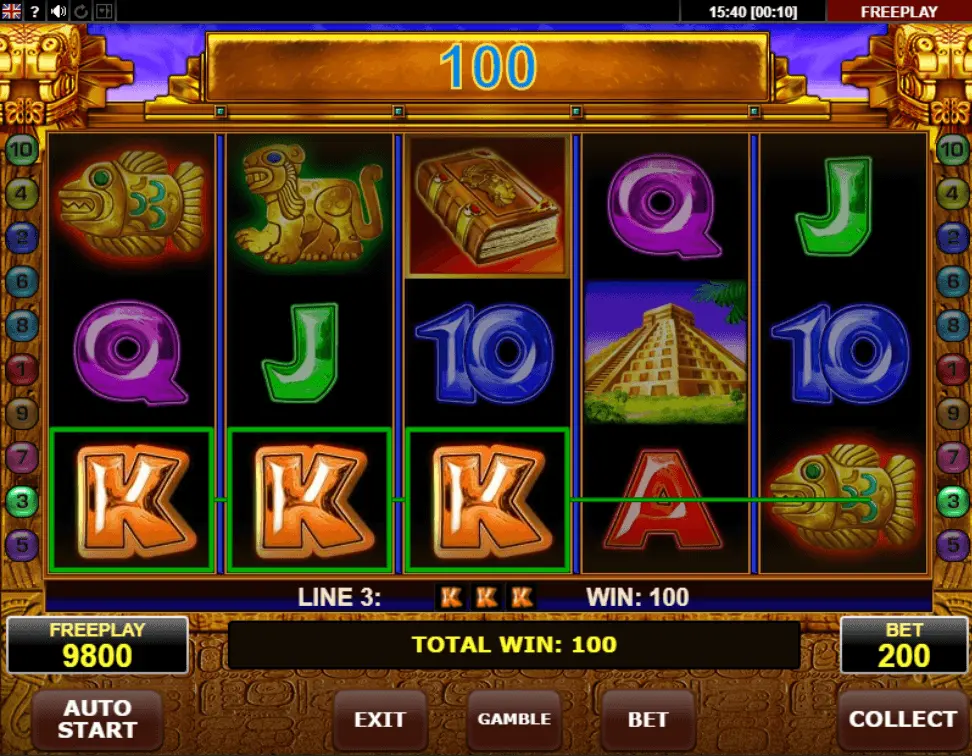Click the circular refresh arrow icon
Screen dimensions: 972x756
click(x=81, y=11)
